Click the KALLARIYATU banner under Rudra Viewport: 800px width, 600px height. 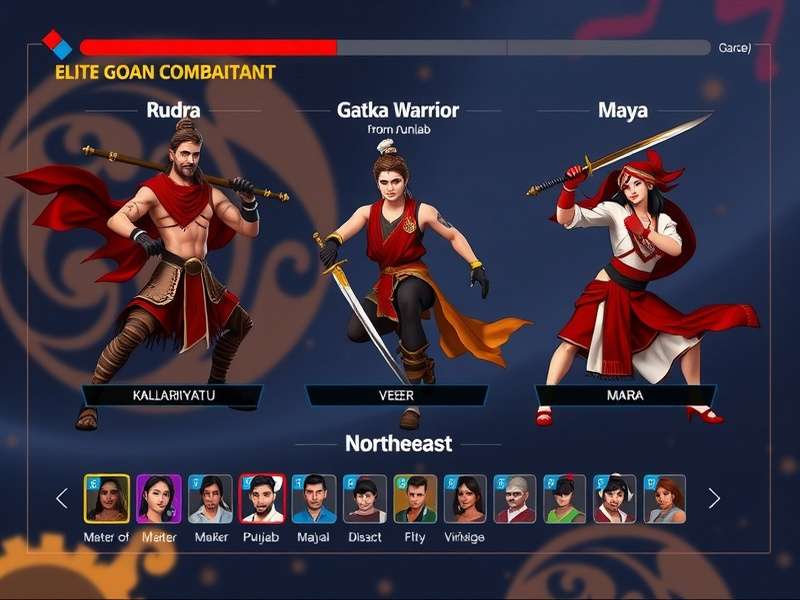coord(172,395)
